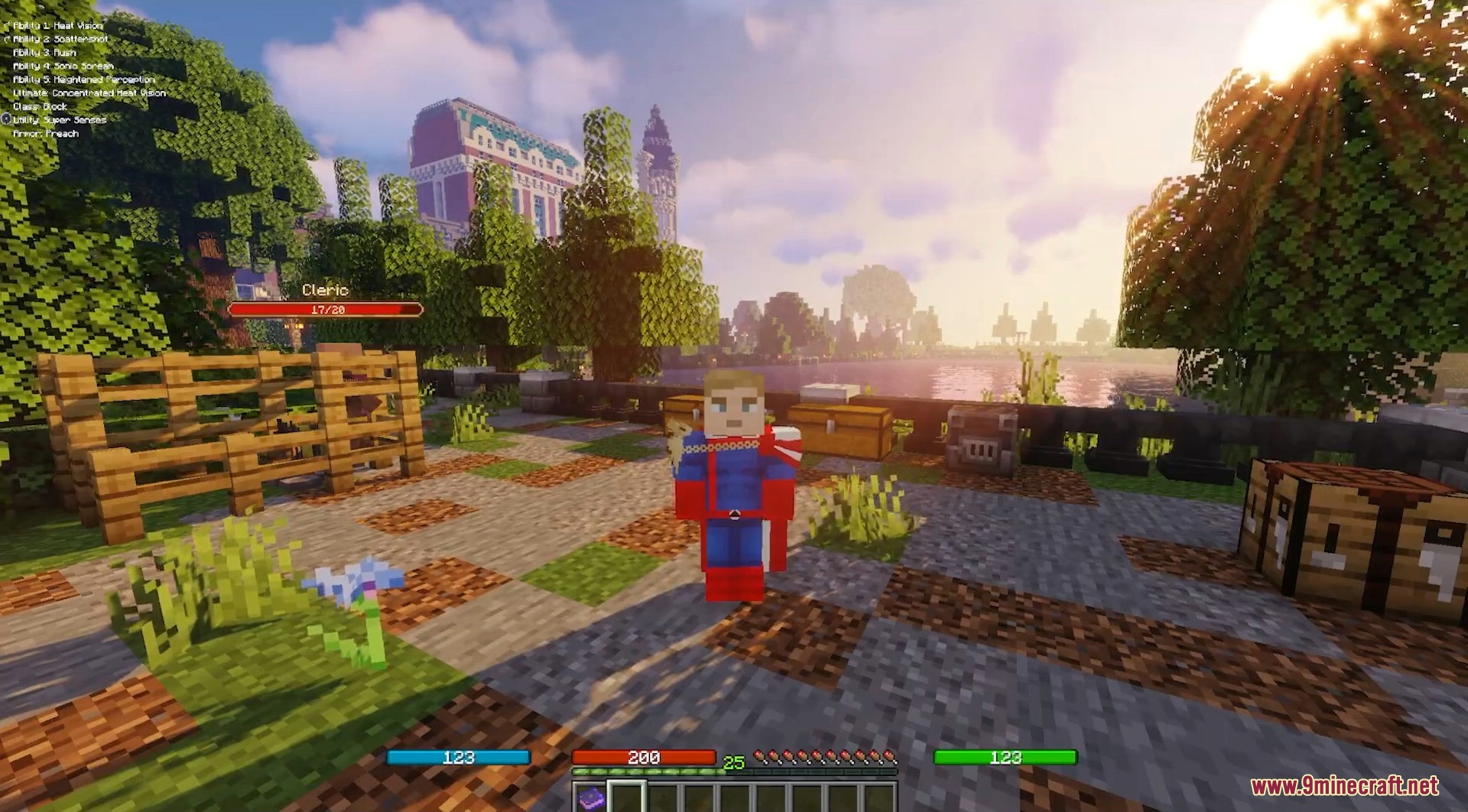The image size is (1468, 812).
Task: Pick Ability 3: Rush from the list
Action: 44,53
